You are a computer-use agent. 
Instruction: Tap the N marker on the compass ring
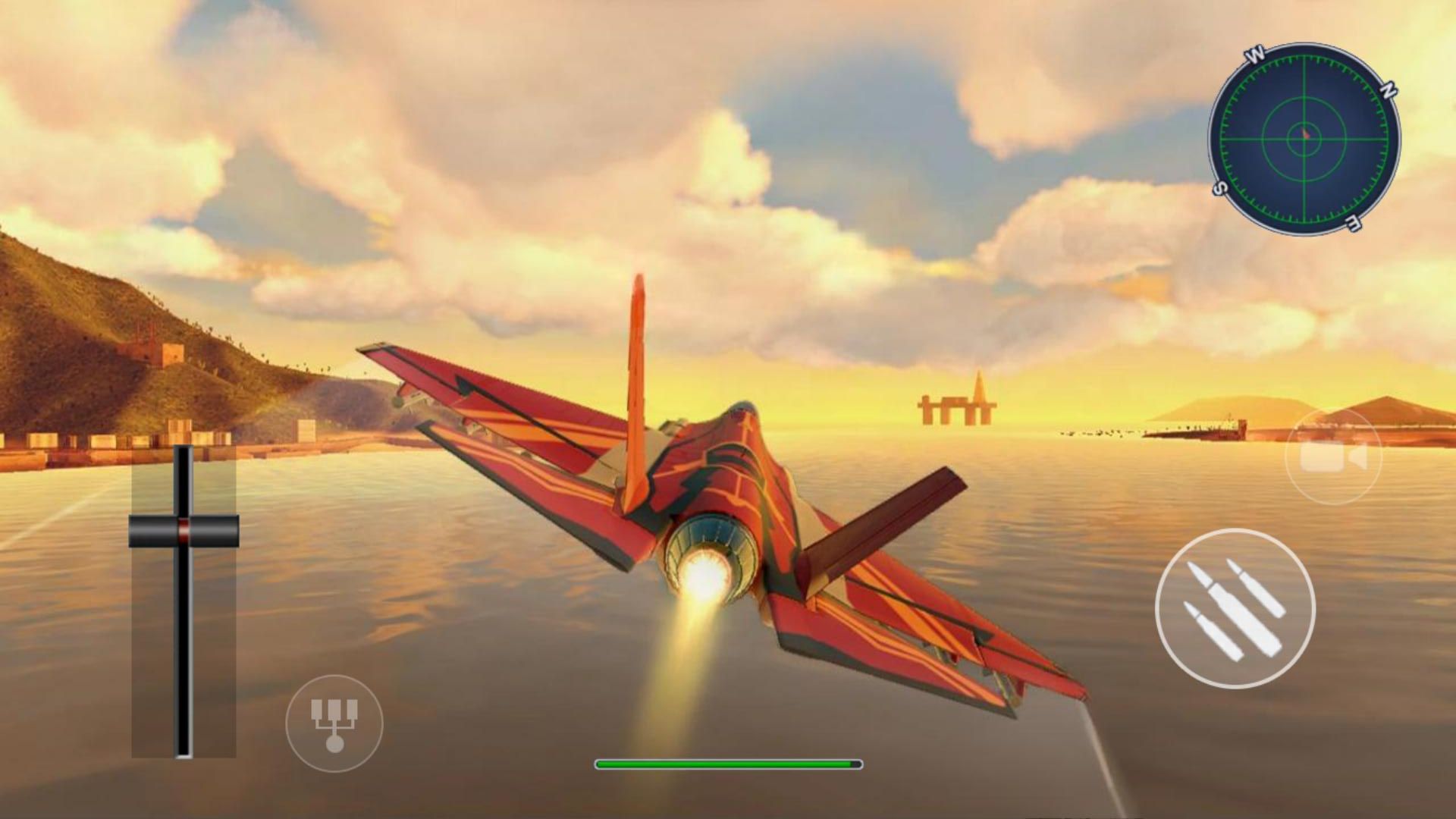pyautogui.click(x=1389, y=91)
